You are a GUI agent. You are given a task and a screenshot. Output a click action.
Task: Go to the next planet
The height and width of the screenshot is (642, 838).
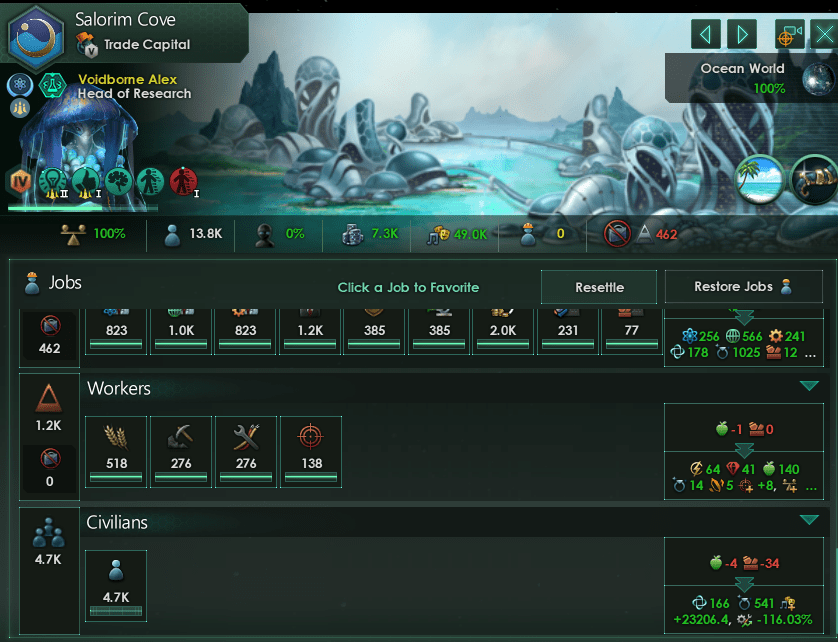pyautogui.click(x=741, y=35)
